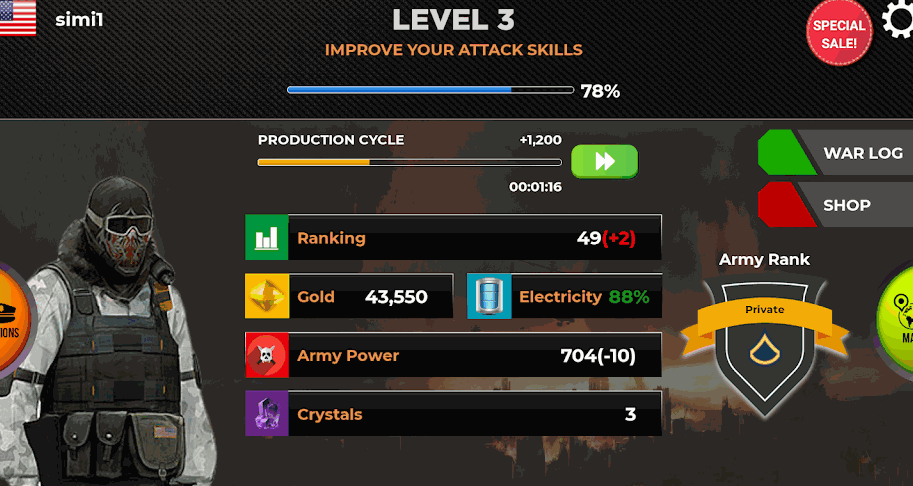
Task: Open the Crystals row
Action: click(x=453, y=414)
